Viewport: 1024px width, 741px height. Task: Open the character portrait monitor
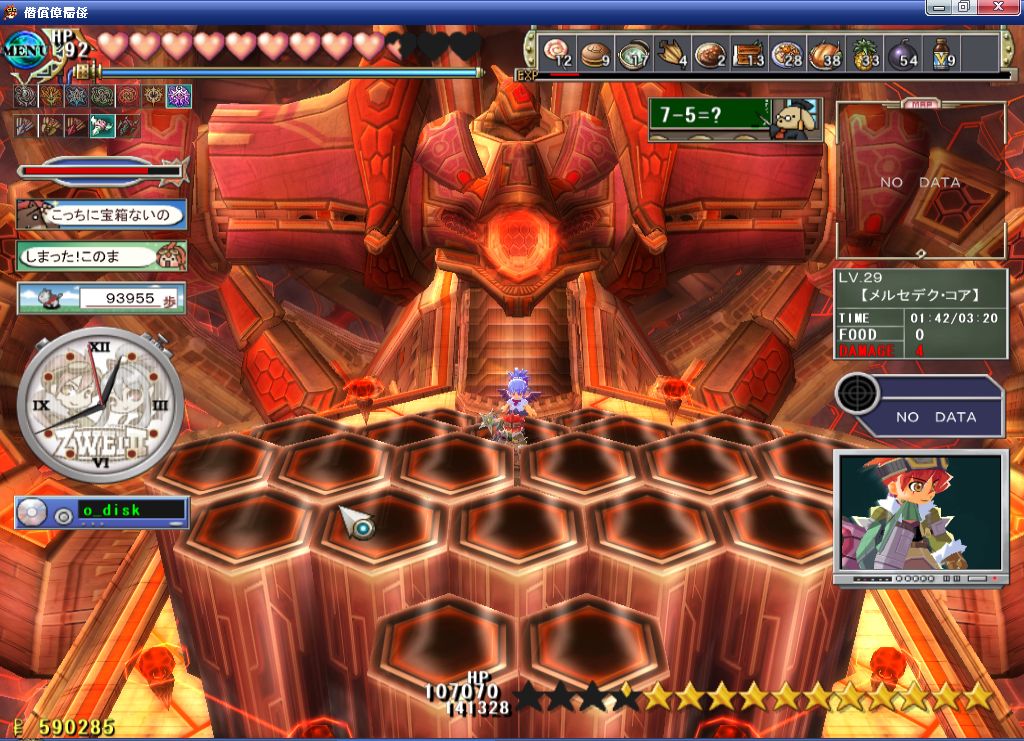919,517
